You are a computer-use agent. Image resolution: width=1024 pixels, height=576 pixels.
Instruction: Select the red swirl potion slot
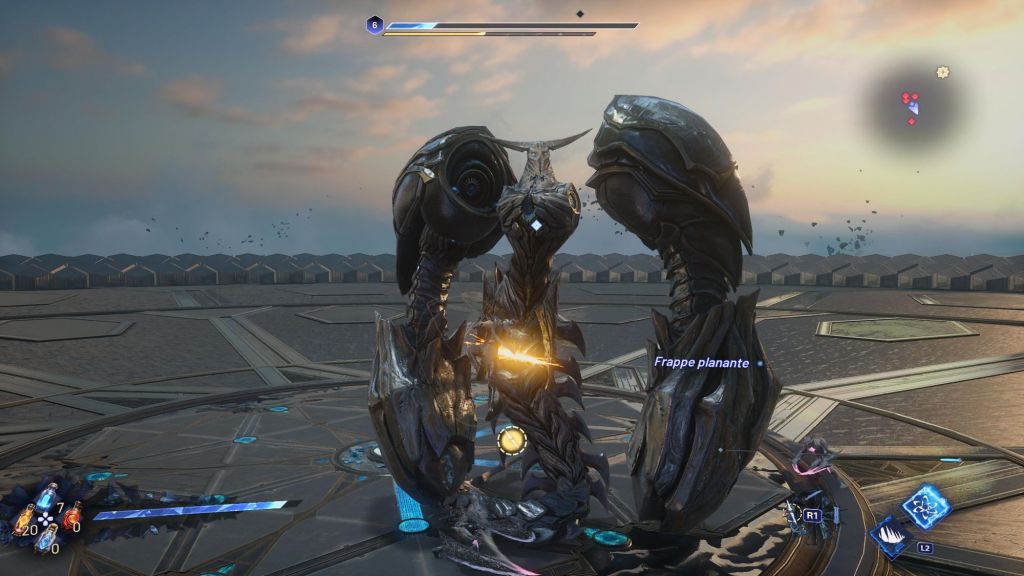click(71, 514)
